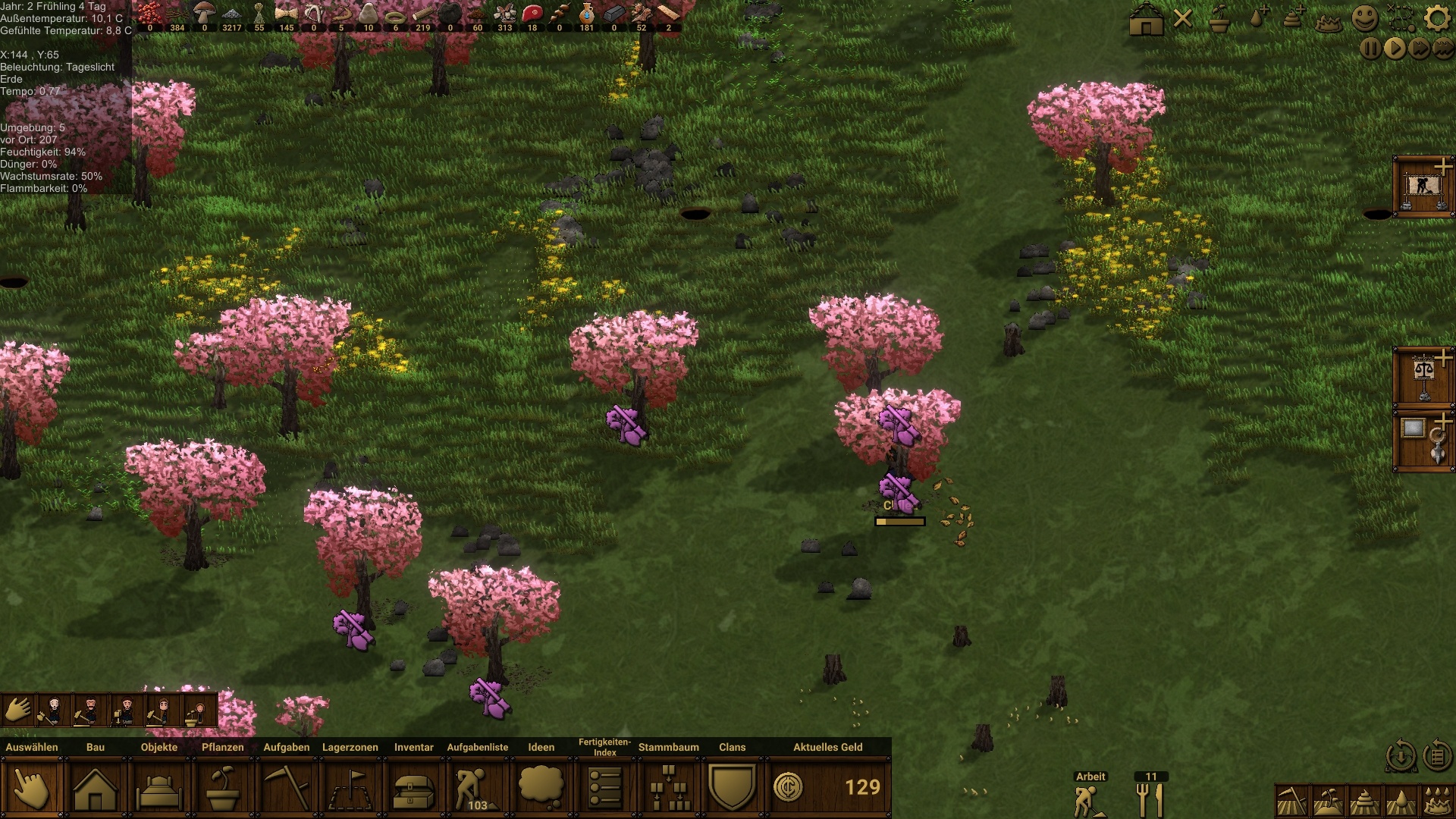Open the Inventar chest panel

413,789
